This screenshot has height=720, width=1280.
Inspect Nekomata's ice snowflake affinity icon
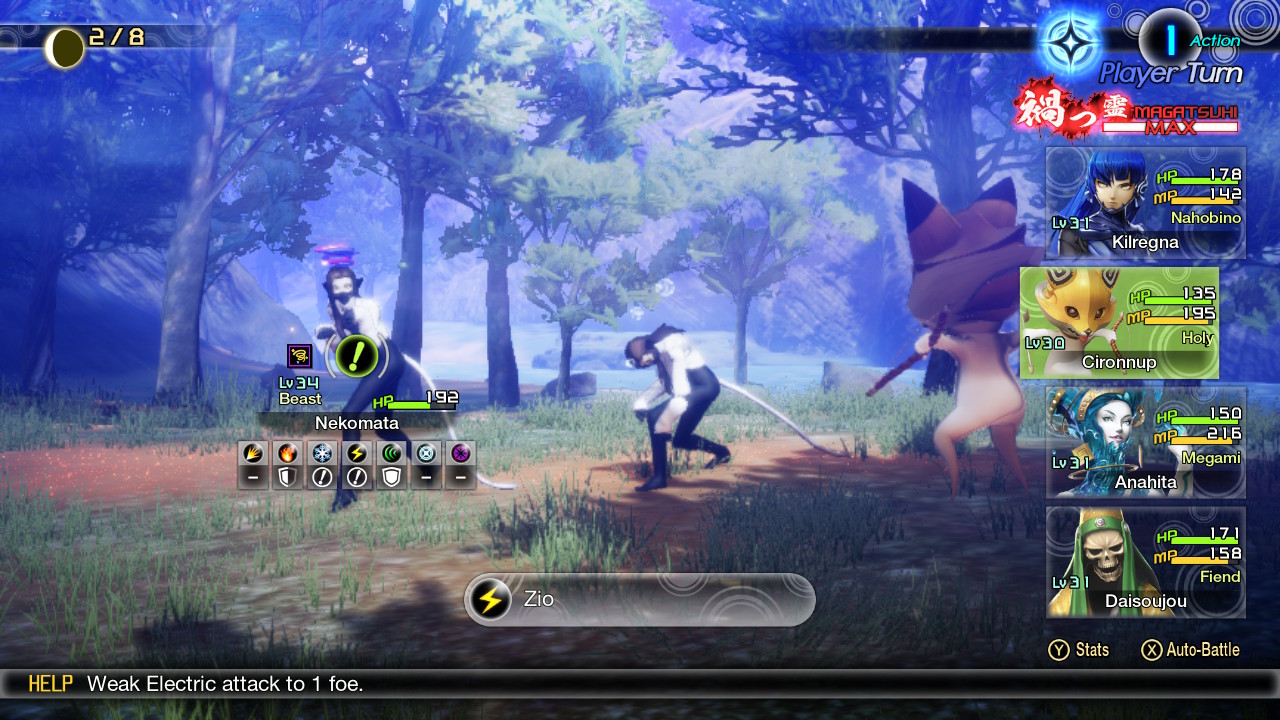coord(322,454)
